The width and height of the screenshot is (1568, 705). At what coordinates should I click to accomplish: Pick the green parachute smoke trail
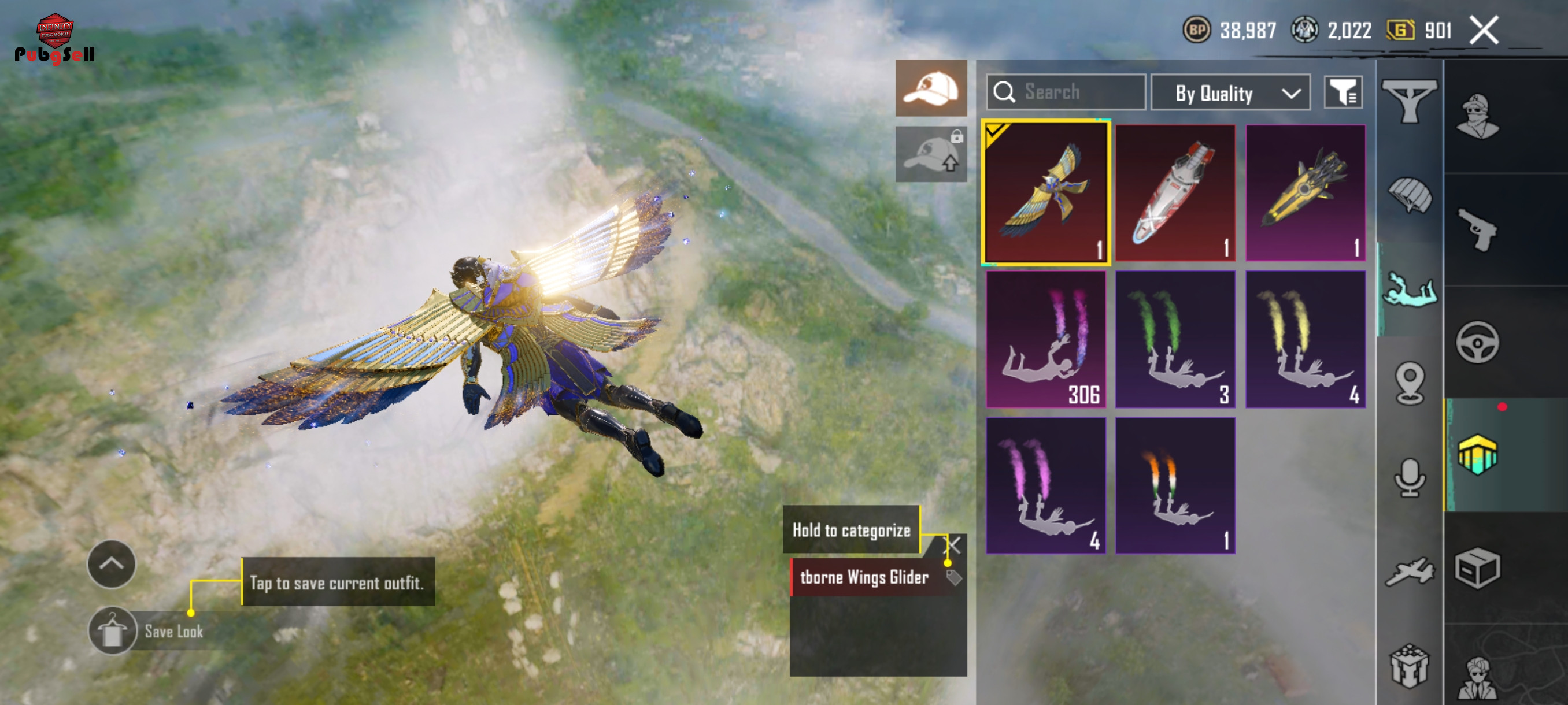point(1175,339)
